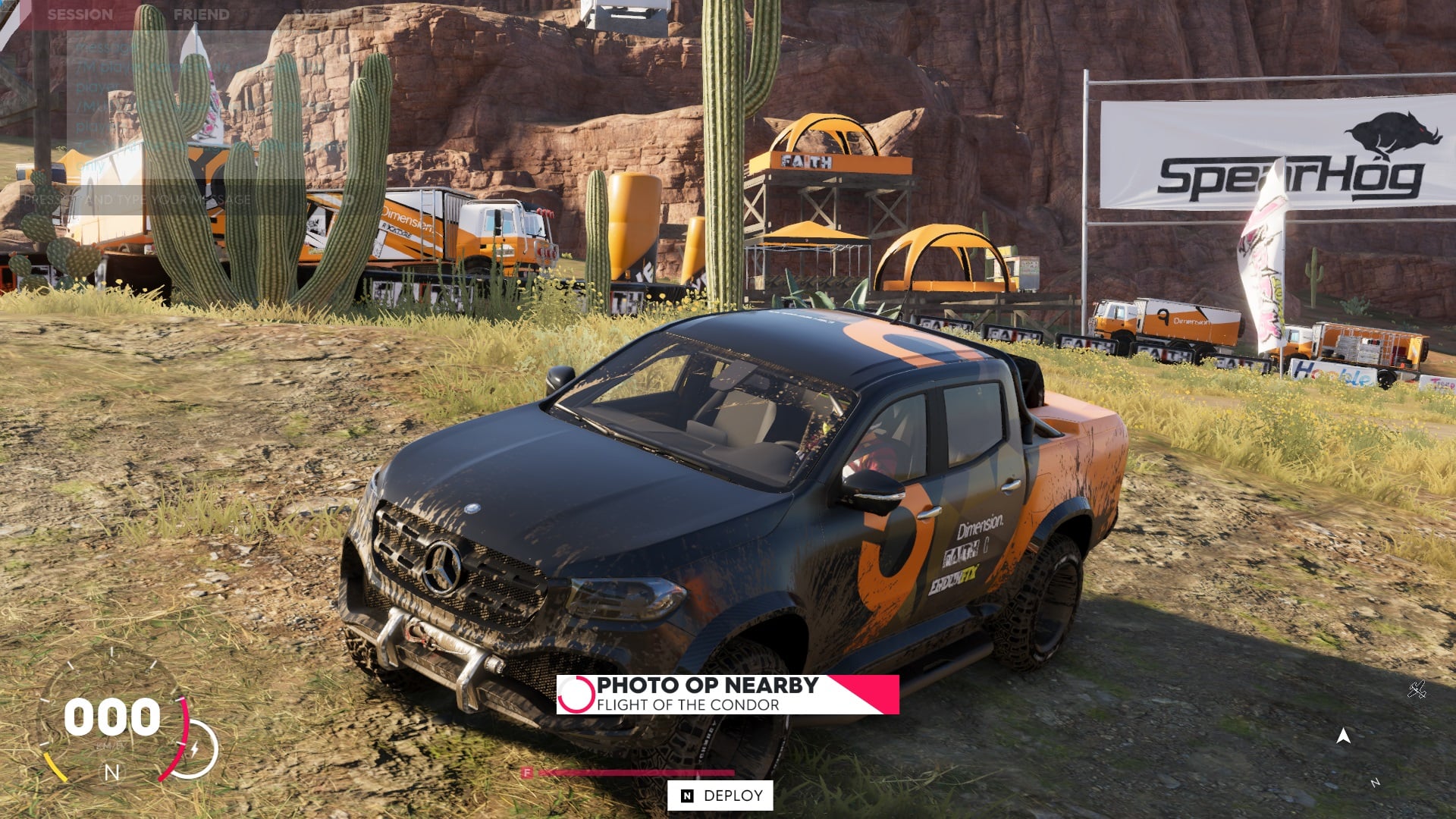Click the F fuel indicator icon
1456x819 pixels.
click(x=527, y=770)
